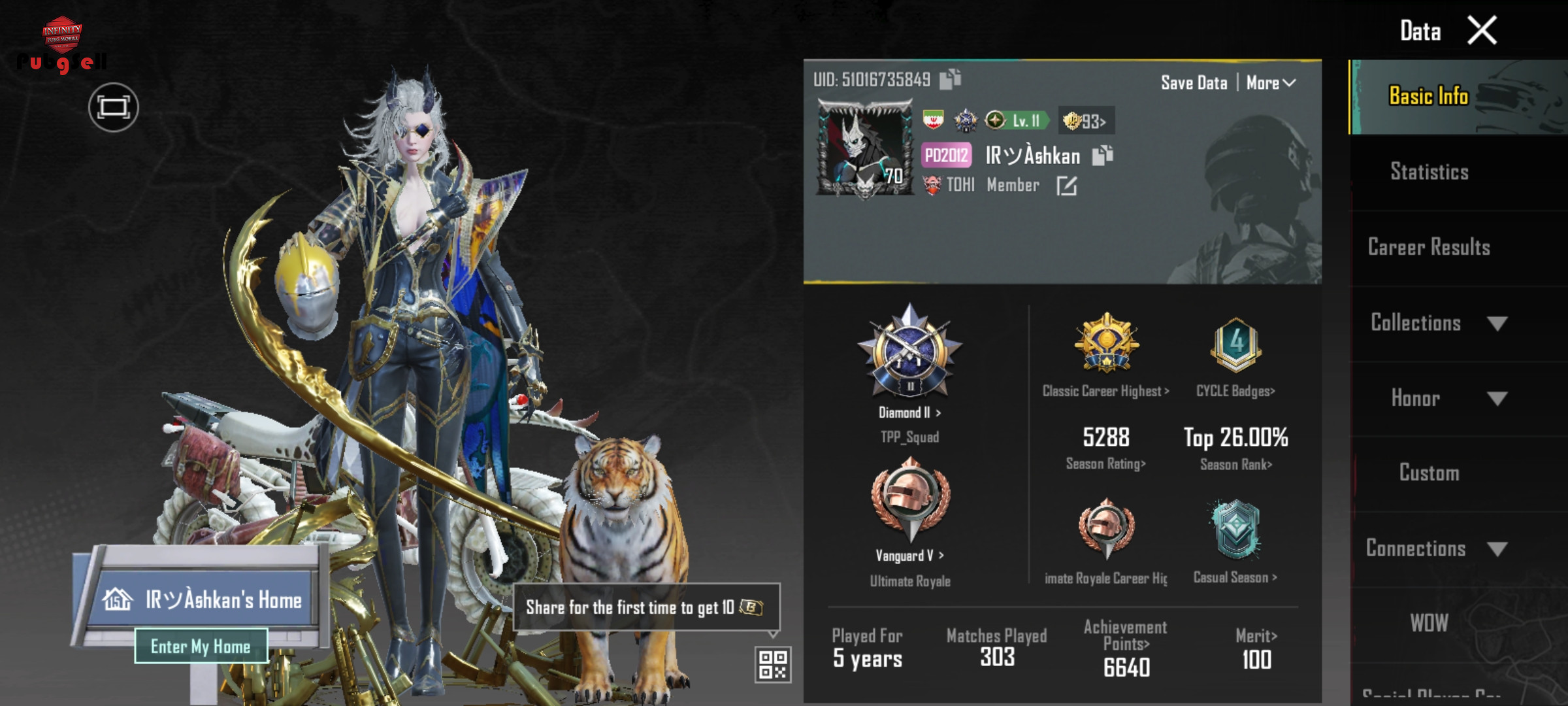Close the Data profile screen
Screen dimensions: 1568x706
[1482, 31]
